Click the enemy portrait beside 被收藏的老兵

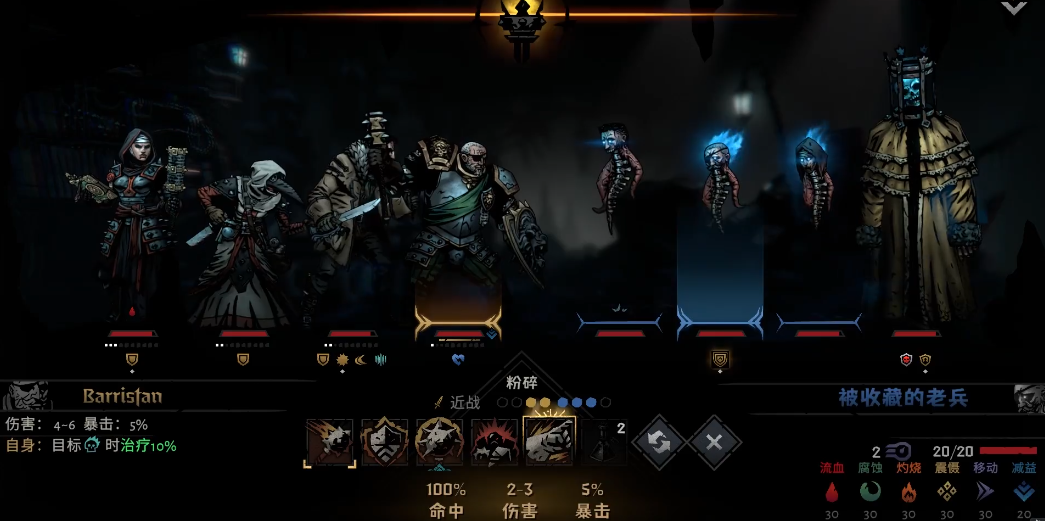(1028, 398)
